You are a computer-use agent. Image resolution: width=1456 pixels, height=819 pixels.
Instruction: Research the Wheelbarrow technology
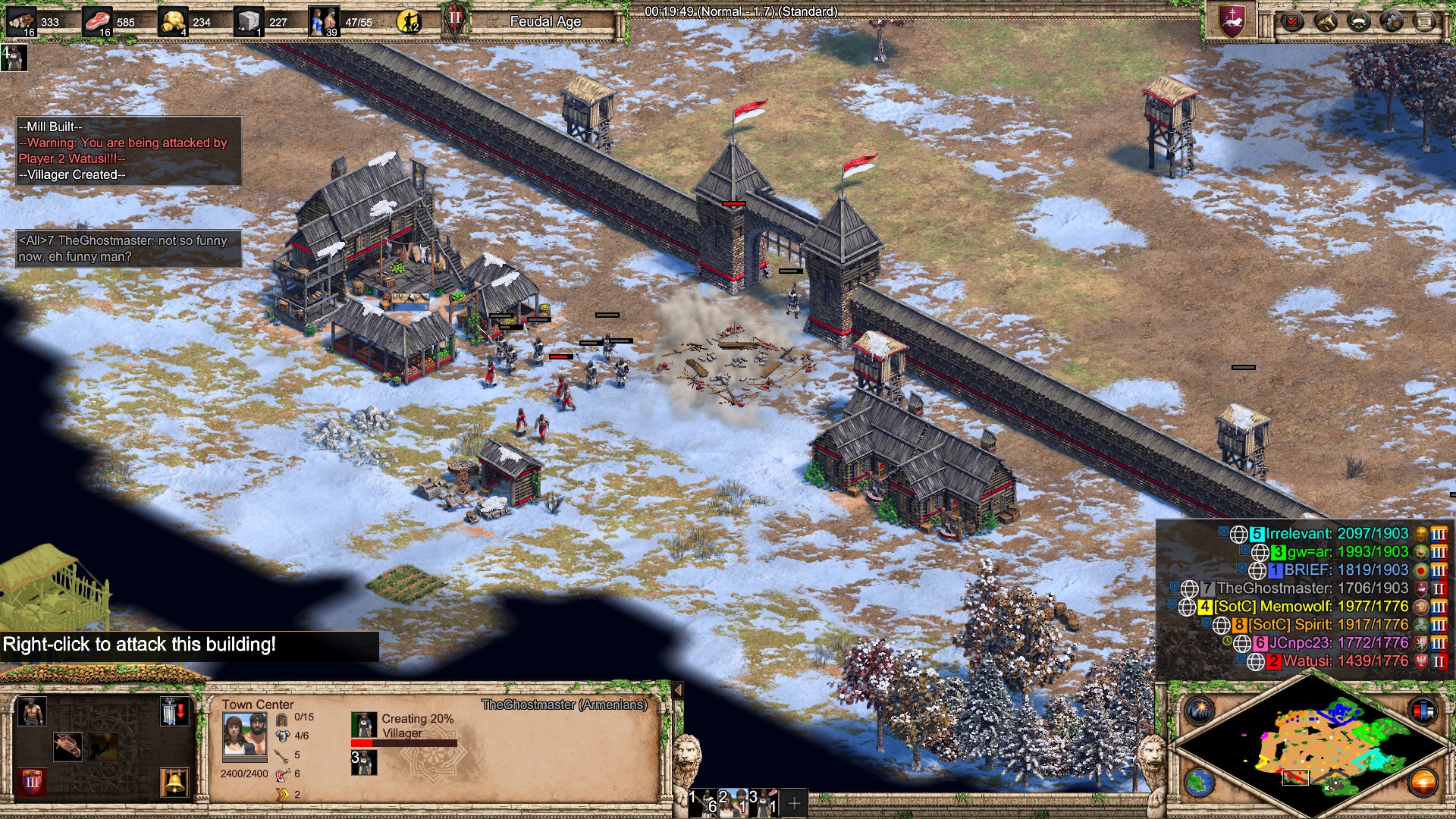pos(67,747)
